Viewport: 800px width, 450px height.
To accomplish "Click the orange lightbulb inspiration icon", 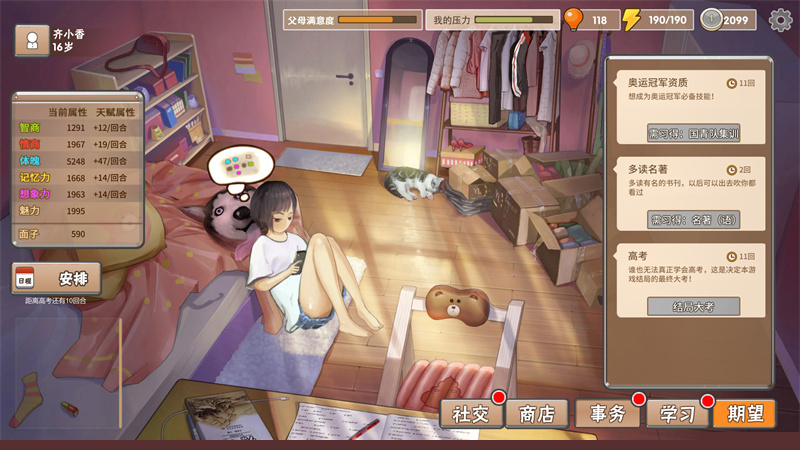I will [x=574, y=19].
